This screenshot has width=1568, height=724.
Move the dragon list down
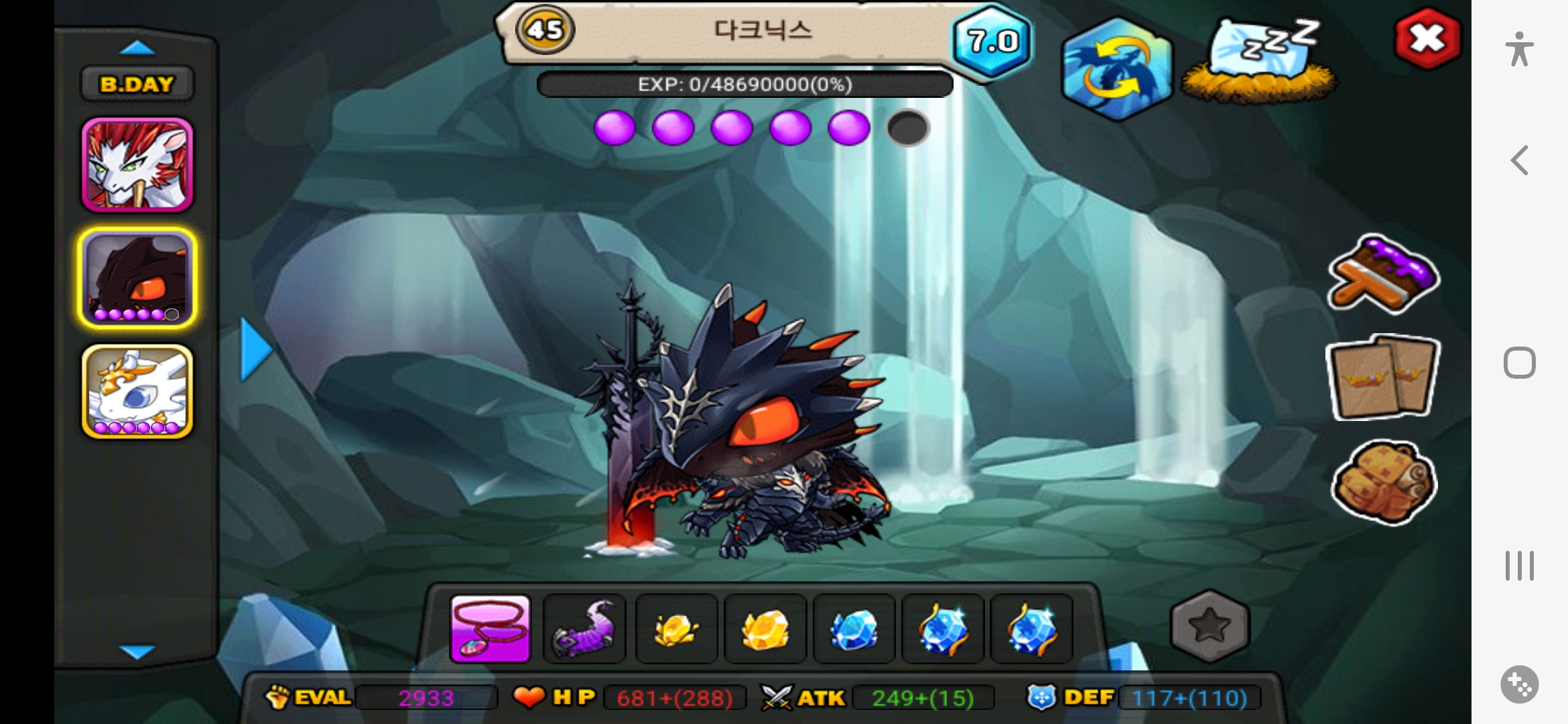137,651
